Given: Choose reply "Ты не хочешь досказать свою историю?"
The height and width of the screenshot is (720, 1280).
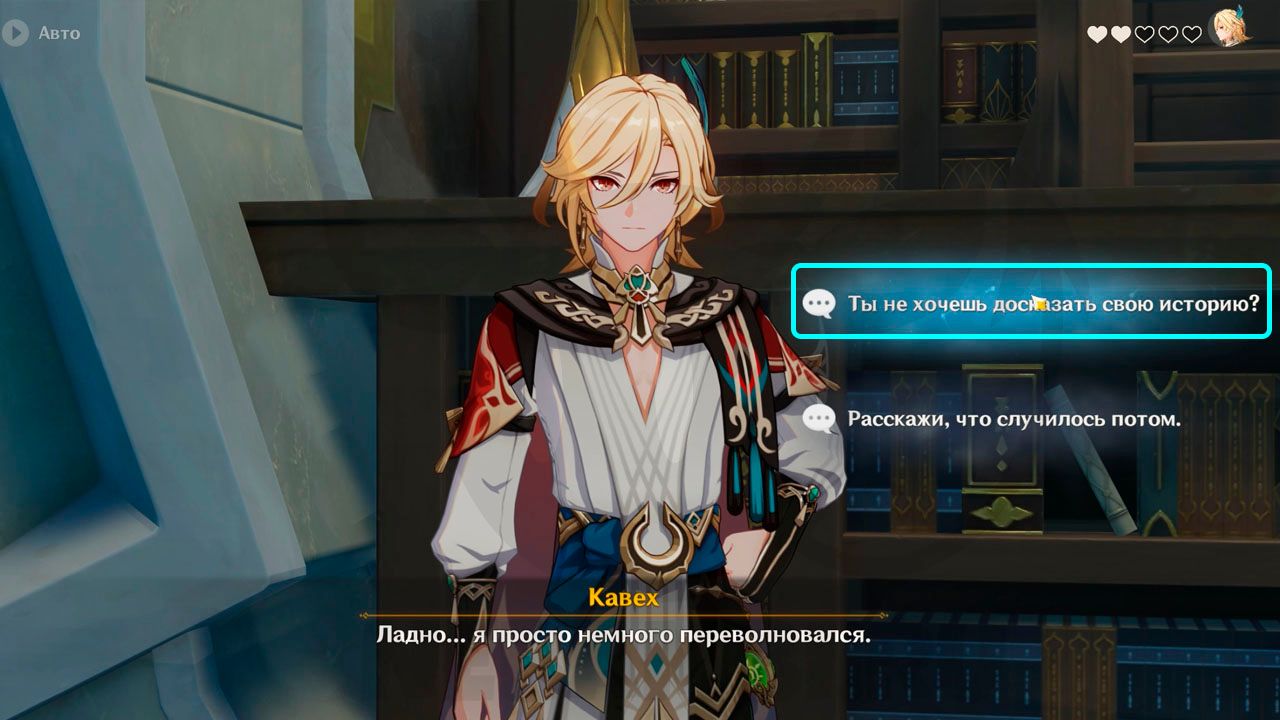Looking at the screenshot, I should point(1031,302).
